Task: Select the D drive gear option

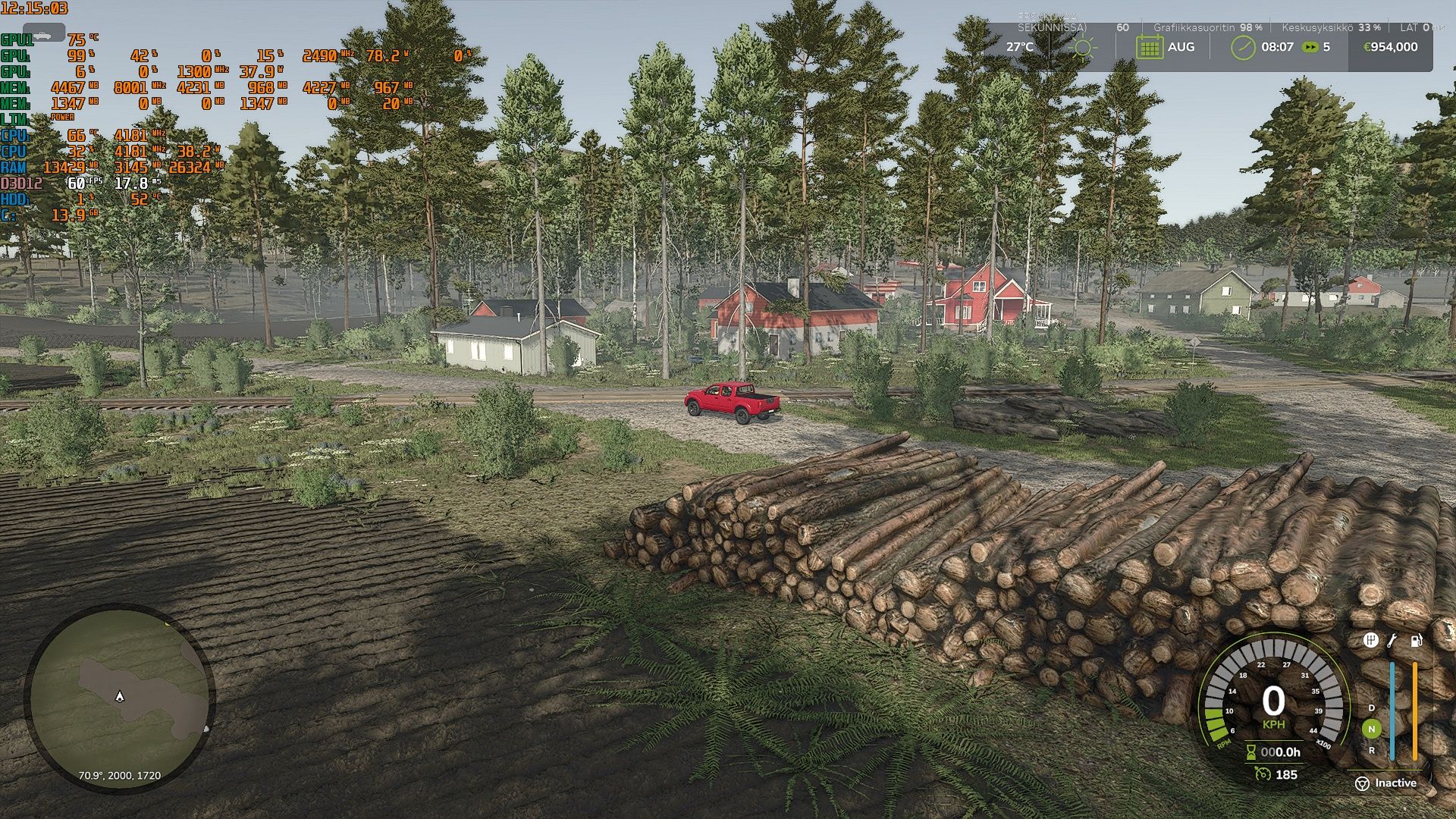Action: click(x=1372, y=708)
